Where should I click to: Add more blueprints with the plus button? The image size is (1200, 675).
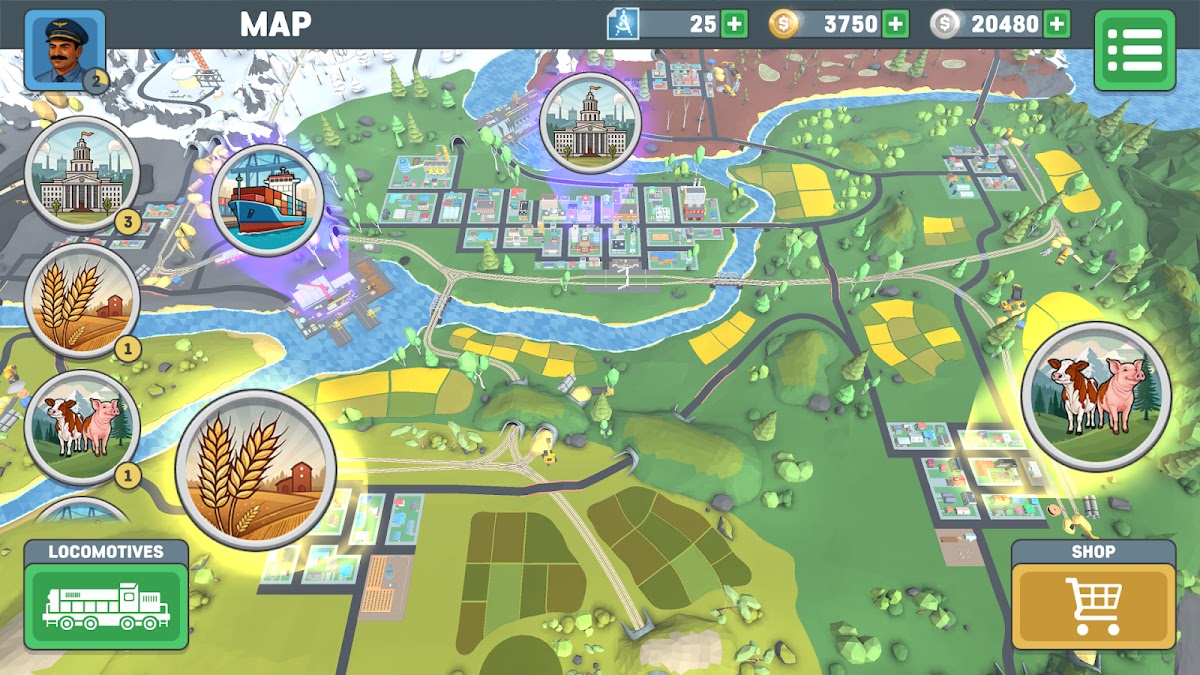(x=734, y=24)
